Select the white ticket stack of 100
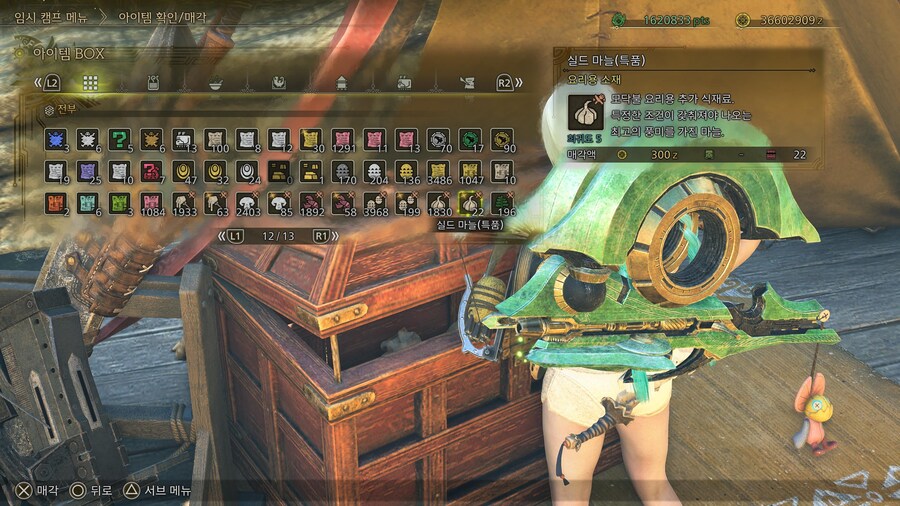Image resolution: width=900 pixels, height=506 pixels. click(x=214, y=139)
